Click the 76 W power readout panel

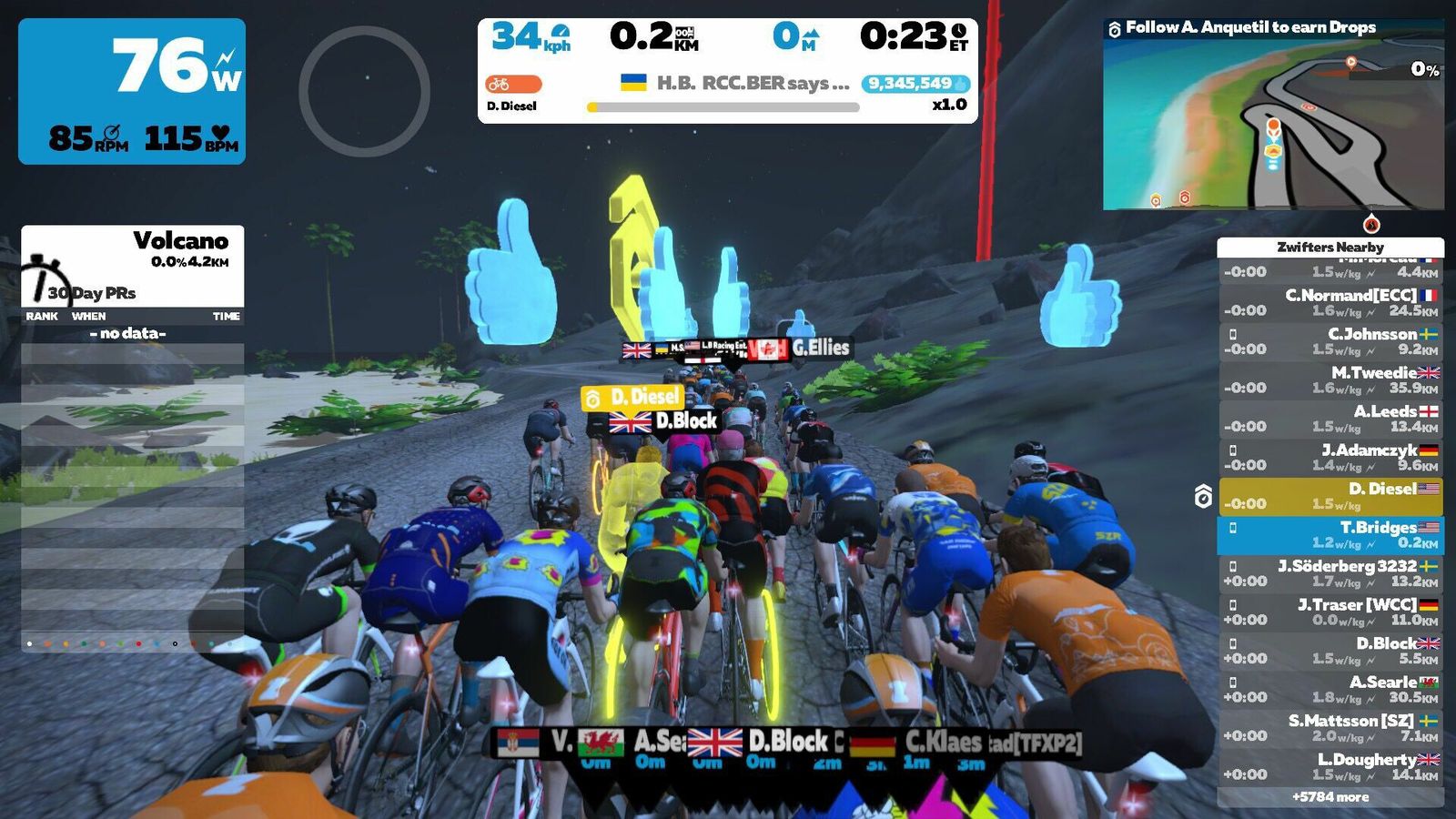pyautogui.click(x=132, y=91)
